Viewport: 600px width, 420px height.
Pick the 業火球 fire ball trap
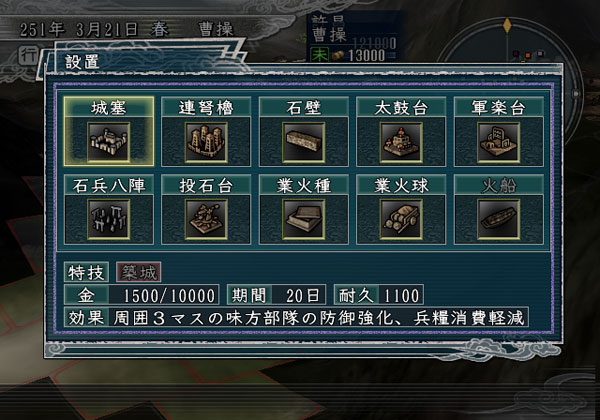(x=401, y=209)
